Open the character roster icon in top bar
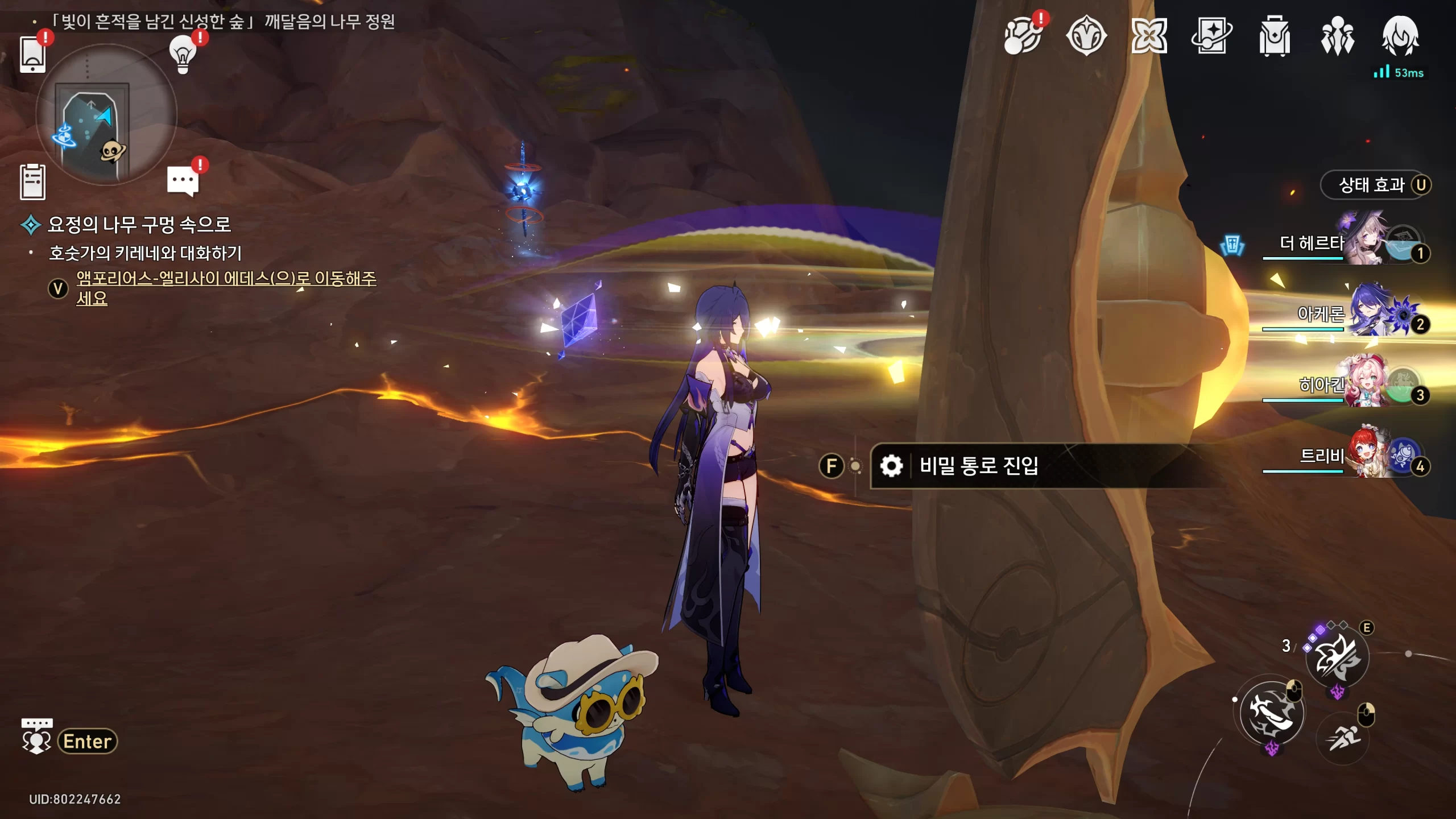Image resolution: width=1456 pixels, height=819 pixels. [x=1337, y=37]
